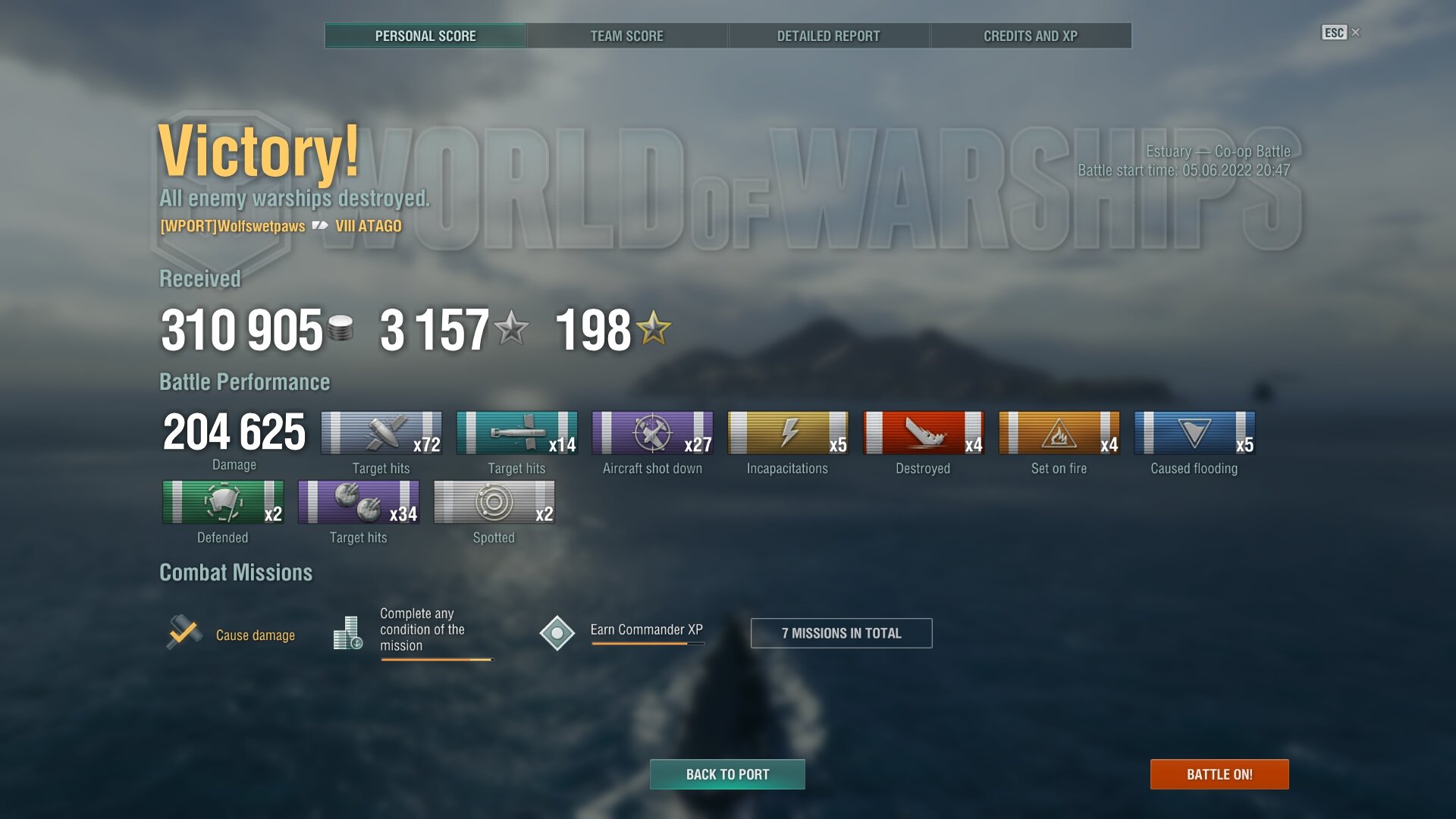Click the player name [WPORT]Wolfswetpaws
Viewport: 1456px width, 819px height.
(233, 226)
